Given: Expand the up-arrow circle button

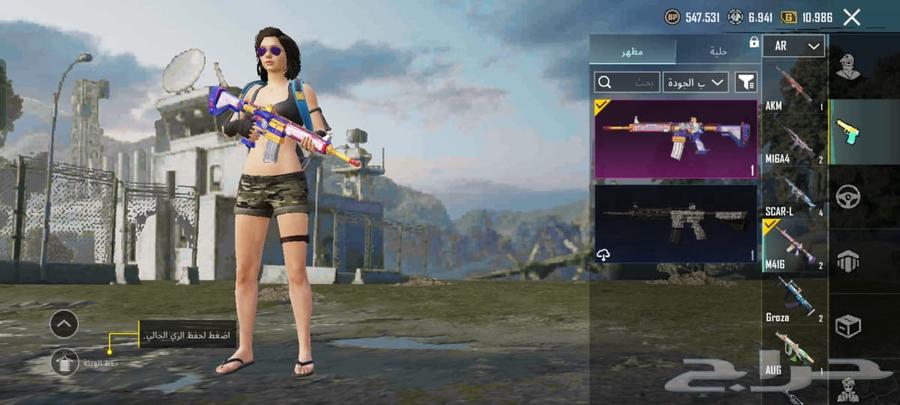Looking at the screenshot, I should click(x=63, y=323).
